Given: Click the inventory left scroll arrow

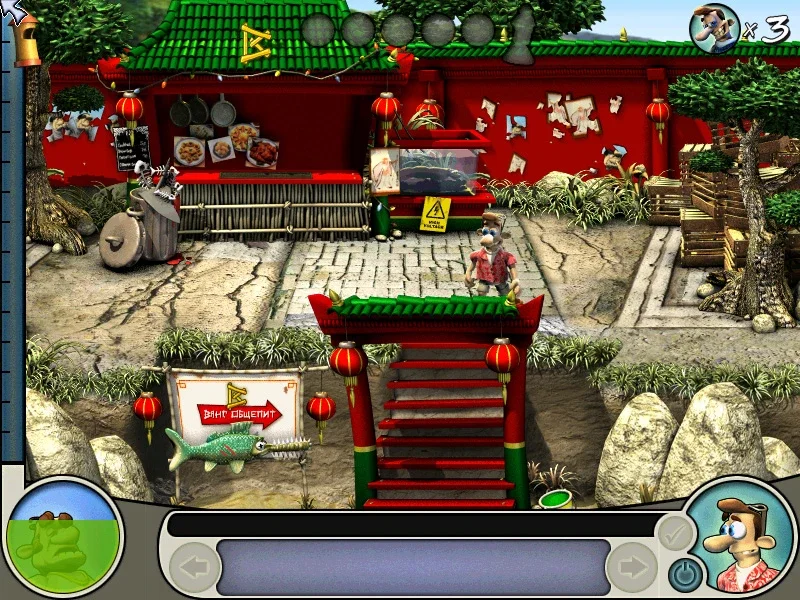Looking at the screenshot, I should point(194,567).
